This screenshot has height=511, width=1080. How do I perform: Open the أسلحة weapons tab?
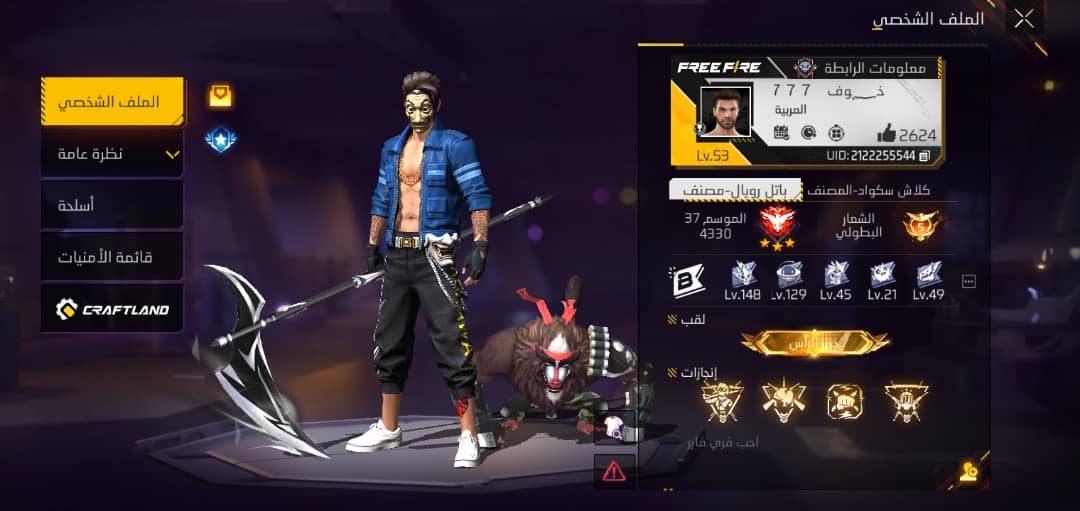[113, 205]
